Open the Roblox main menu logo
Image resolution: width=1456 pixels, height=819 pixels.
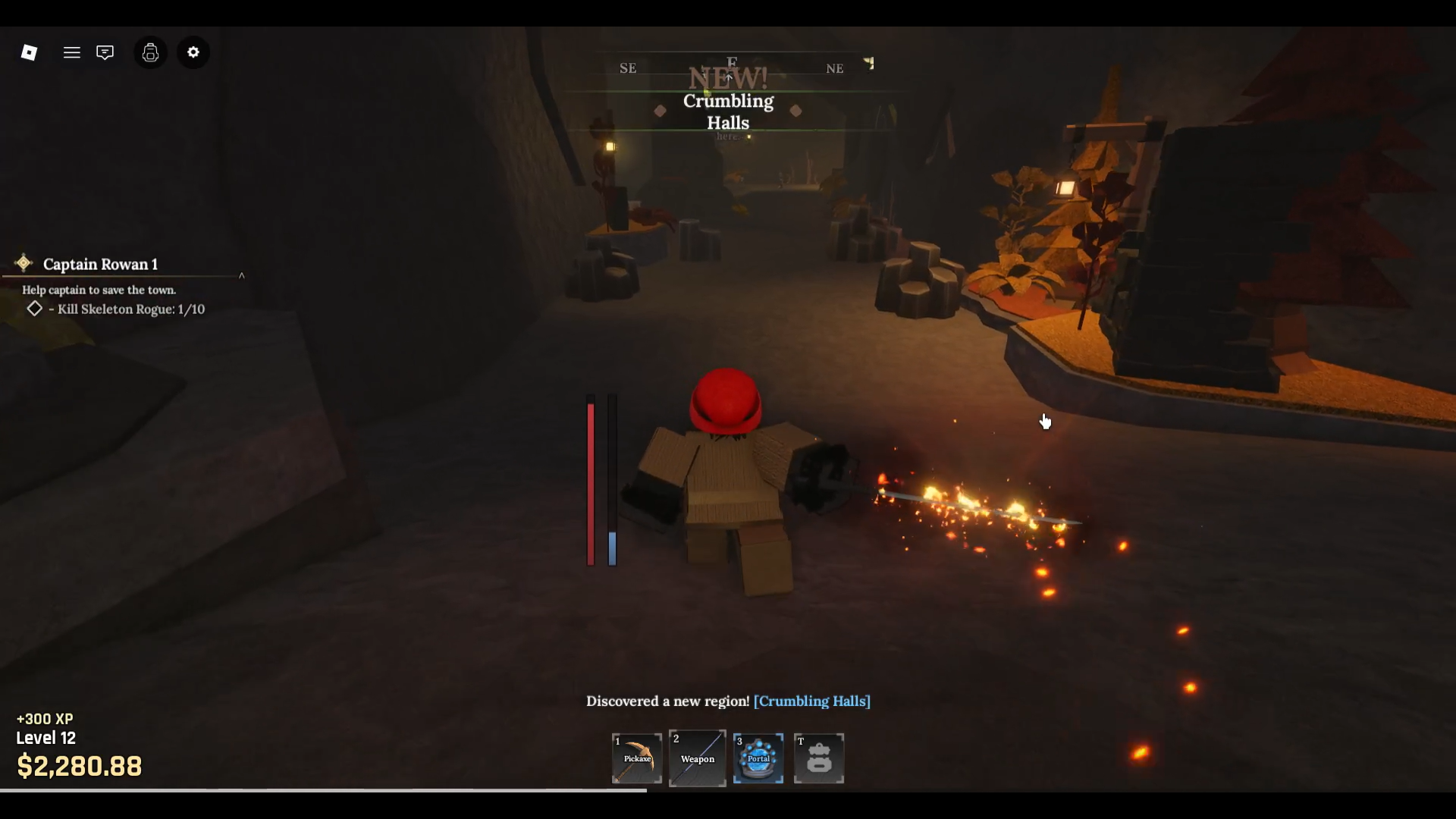coord(29,52)
